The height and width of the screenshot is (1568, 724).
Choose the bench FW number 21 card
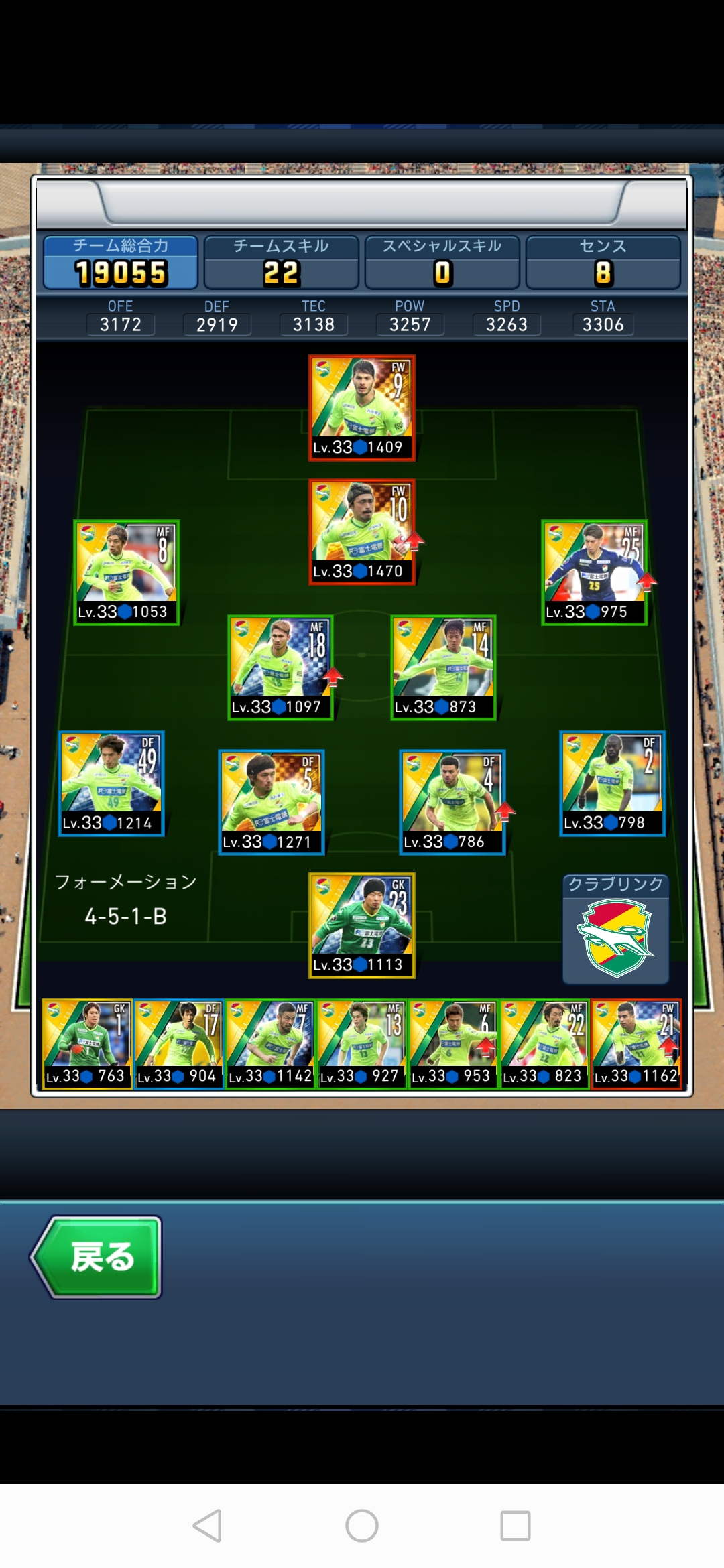point(636,1044)
